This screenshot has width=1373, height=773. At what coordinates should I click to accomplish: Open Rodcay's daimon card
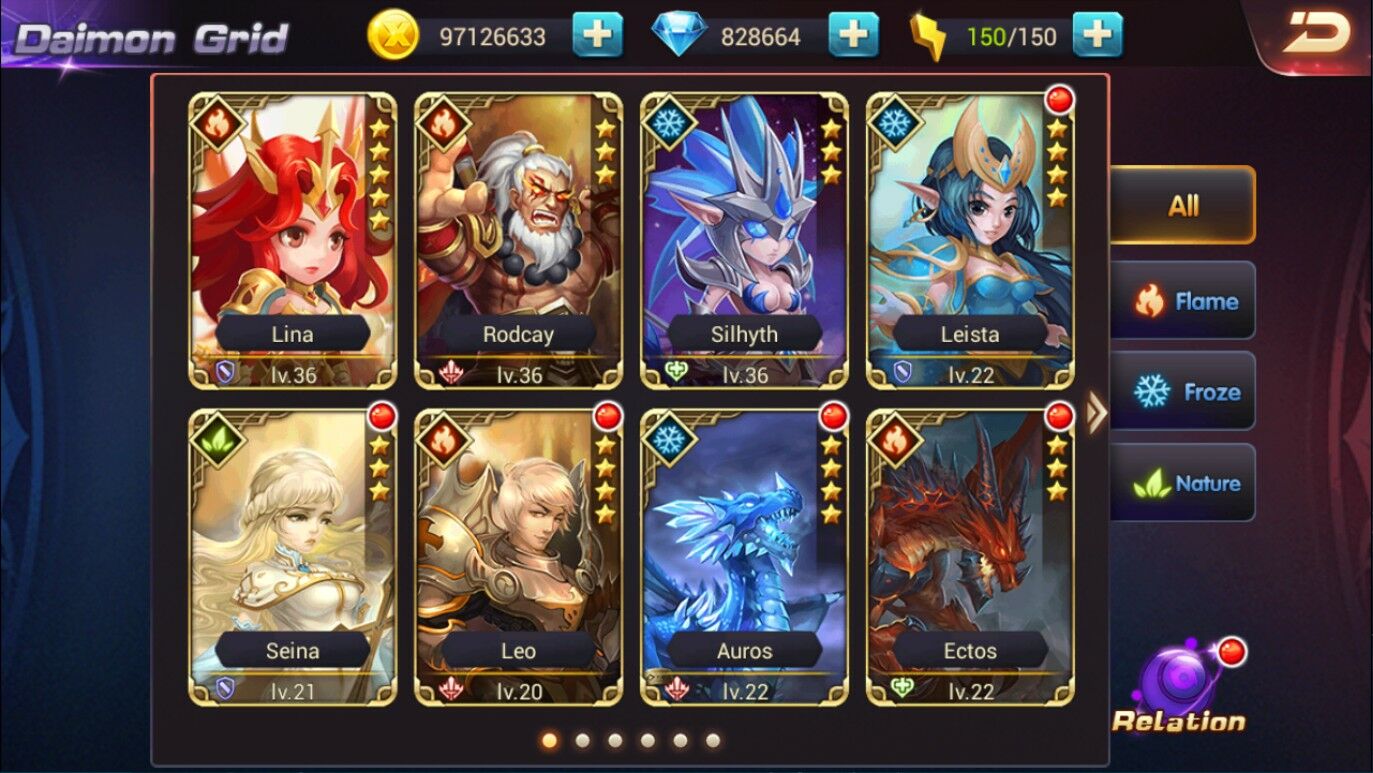tap(518, 240)
